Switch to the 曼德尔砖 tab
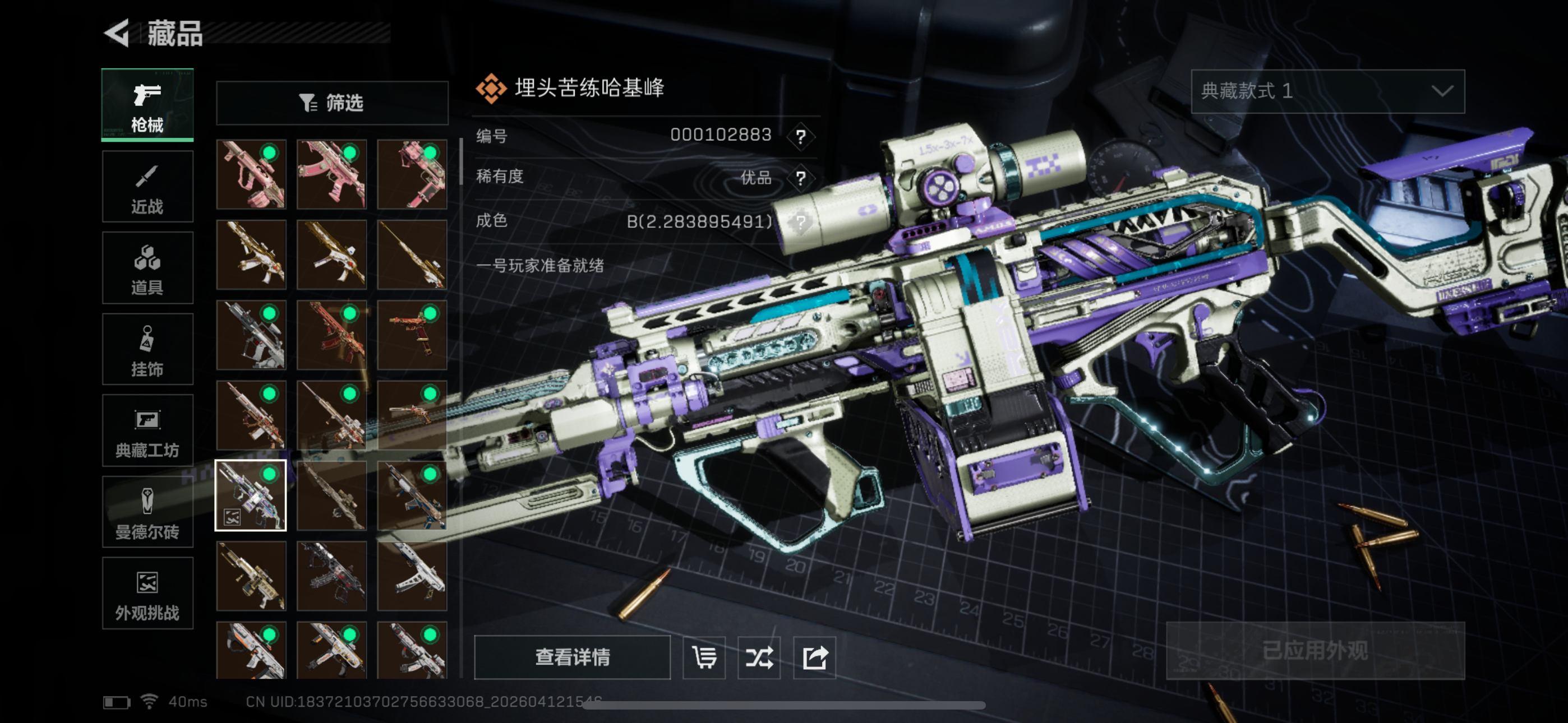The height and width of the screenshot is (723, 1568). pyautogui.click(x=147, y=512)
